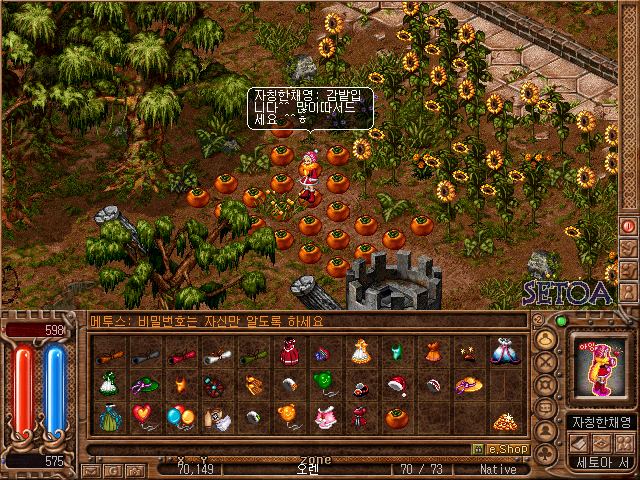
Task: Select the green bear head item
Action: [x=324, y=383]
